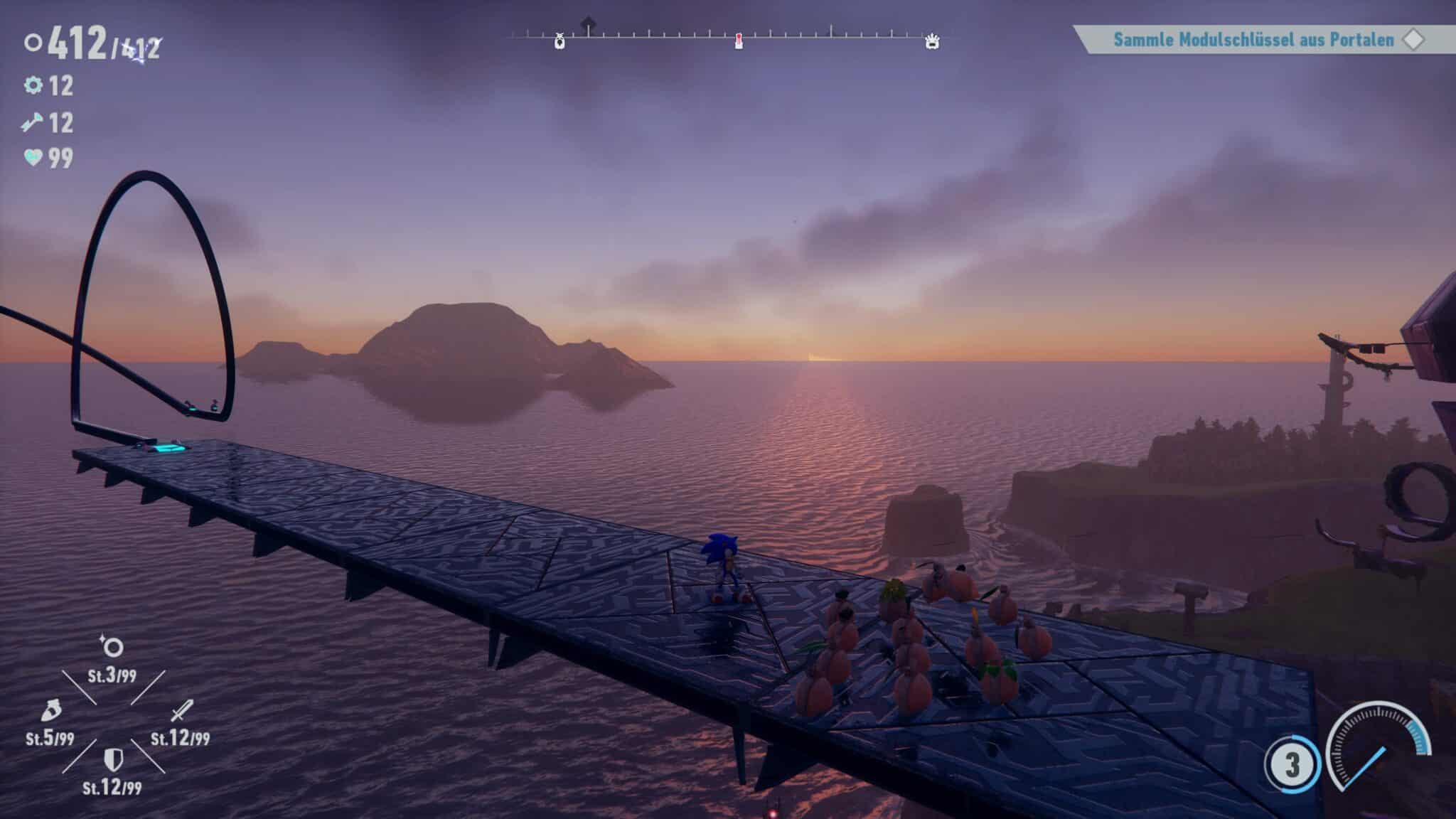This screenshot has width=1456, height=819.
Task: Click the owl-shaped marker on the compass
Action: click(560, 42)
